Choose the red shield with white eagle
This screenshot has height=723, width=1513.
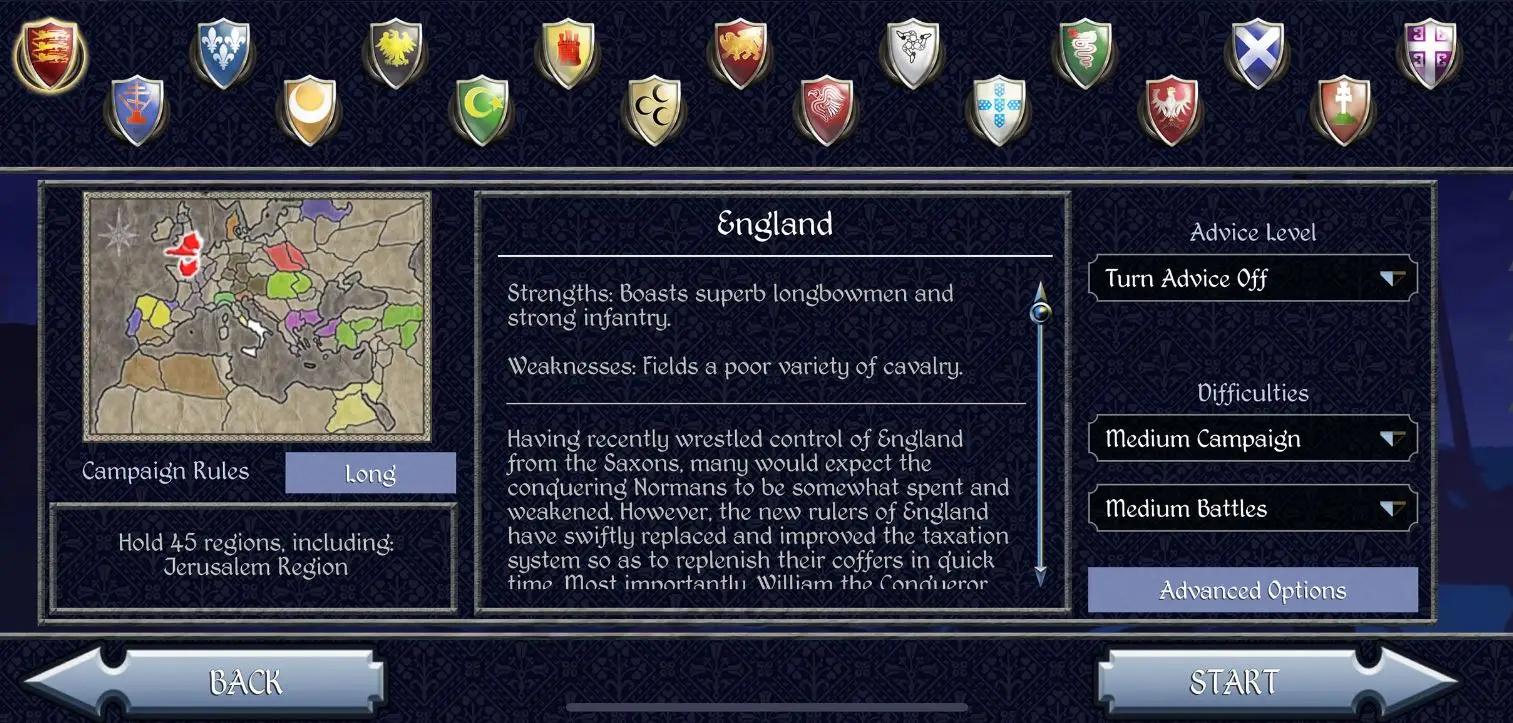point(1171,110)
